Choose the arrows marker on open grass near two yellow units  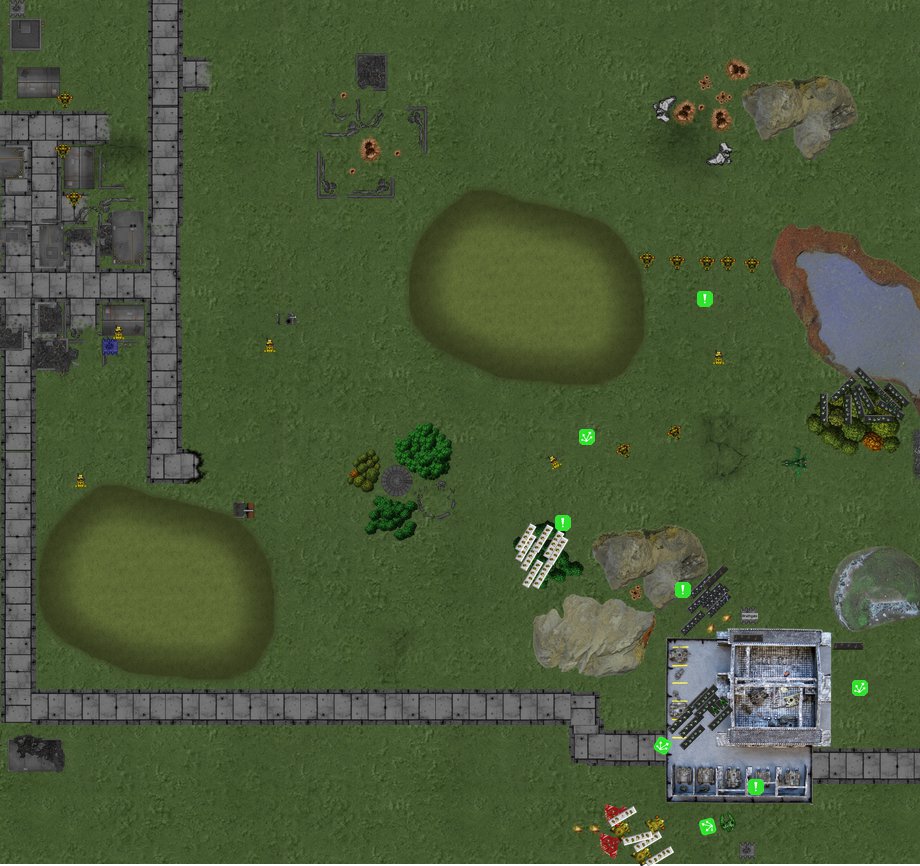click(x=587, y=437)
